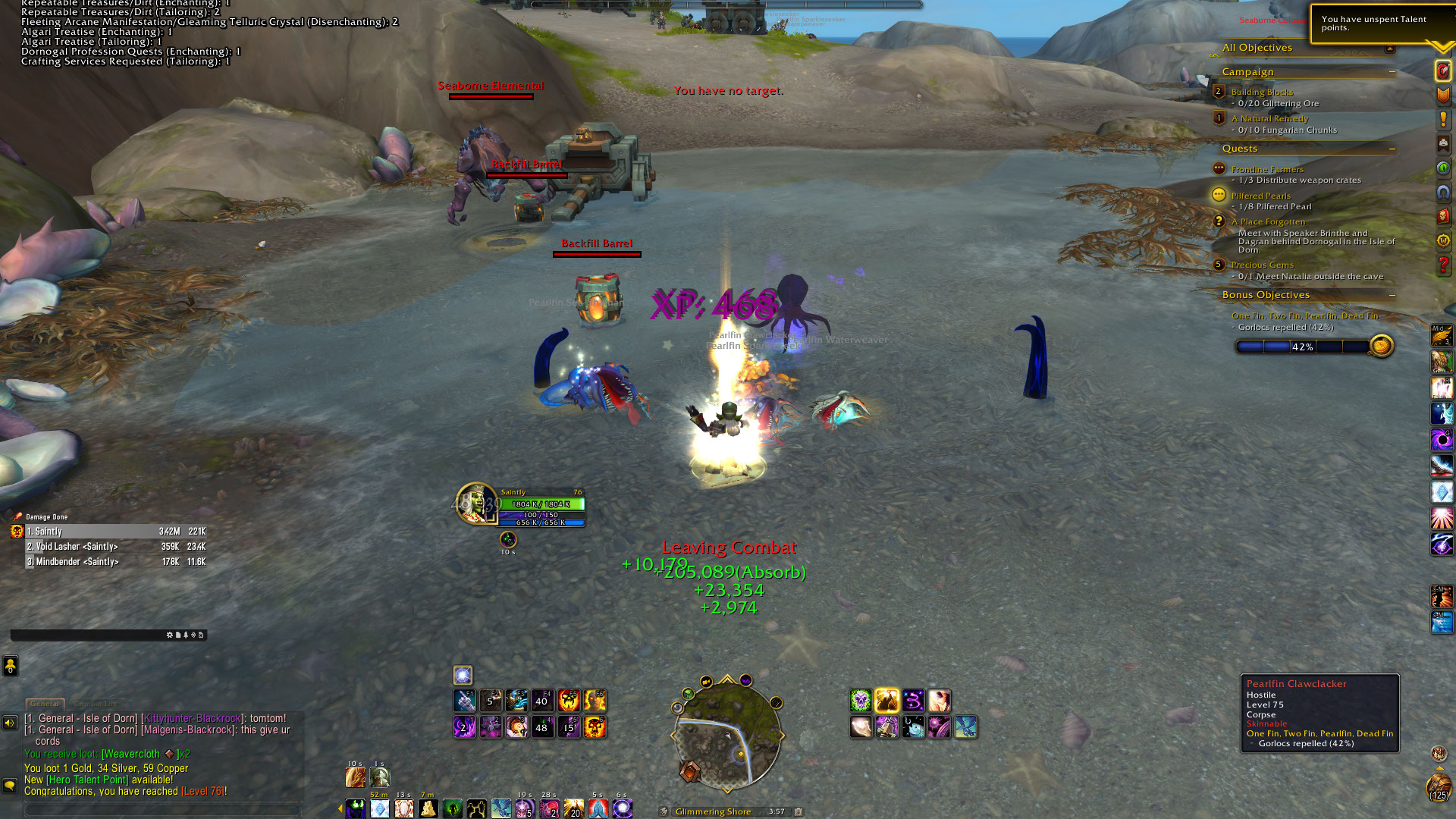Use the green skull ability icon

coord(861,701)
